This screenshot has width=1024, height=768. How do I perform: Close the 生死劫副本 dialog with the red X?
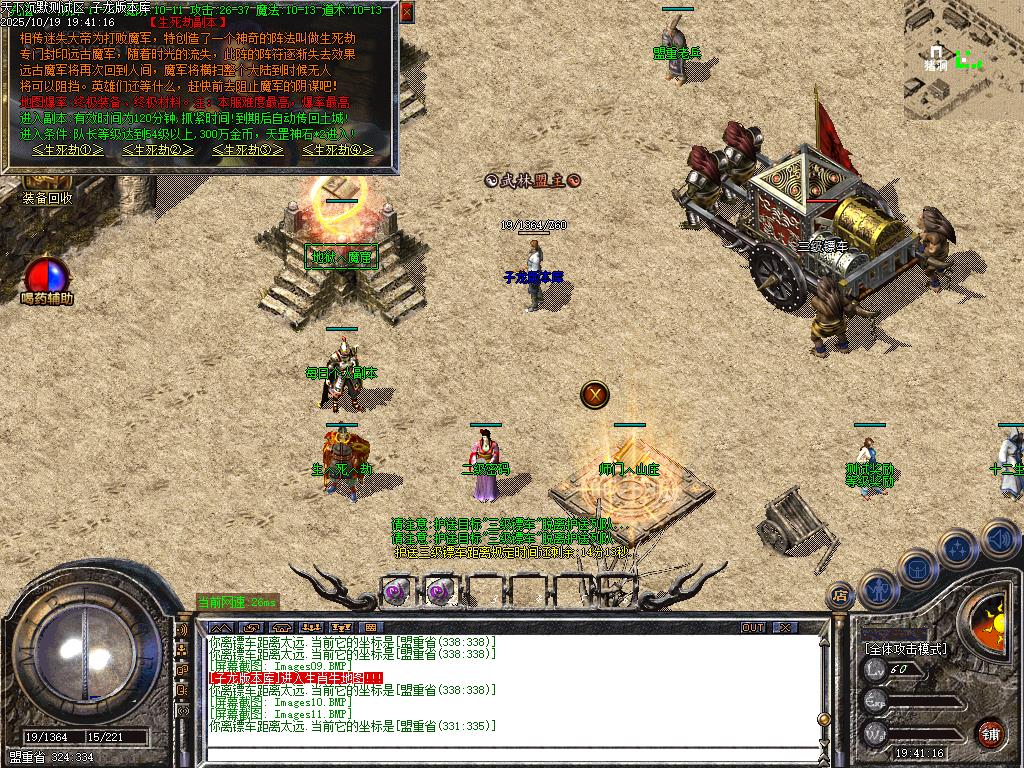(x=406, y=12)
